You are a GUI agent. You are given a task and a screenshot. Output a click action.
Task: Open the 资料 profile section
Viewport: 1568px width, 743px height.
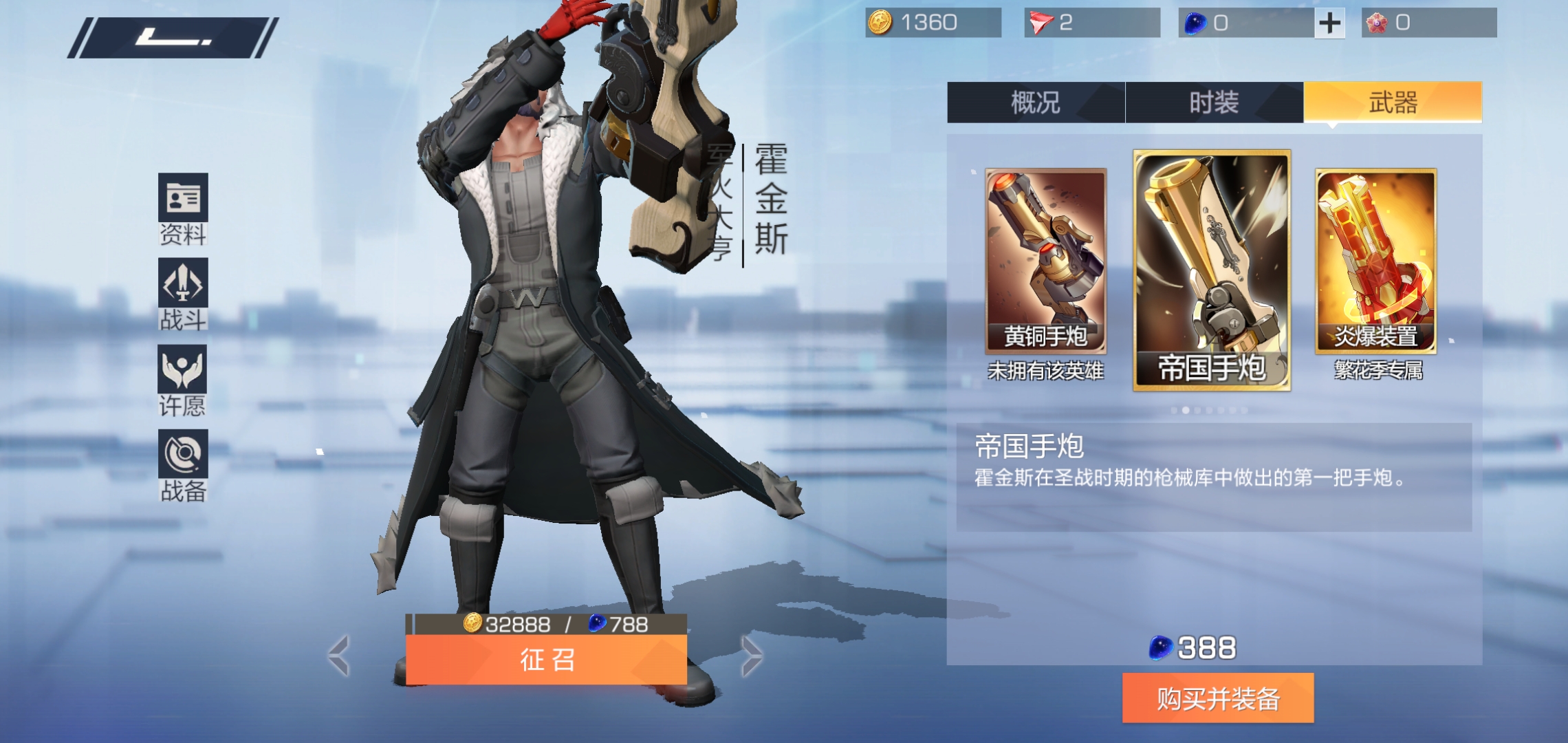pyautogui.click(x=183, y=208)
